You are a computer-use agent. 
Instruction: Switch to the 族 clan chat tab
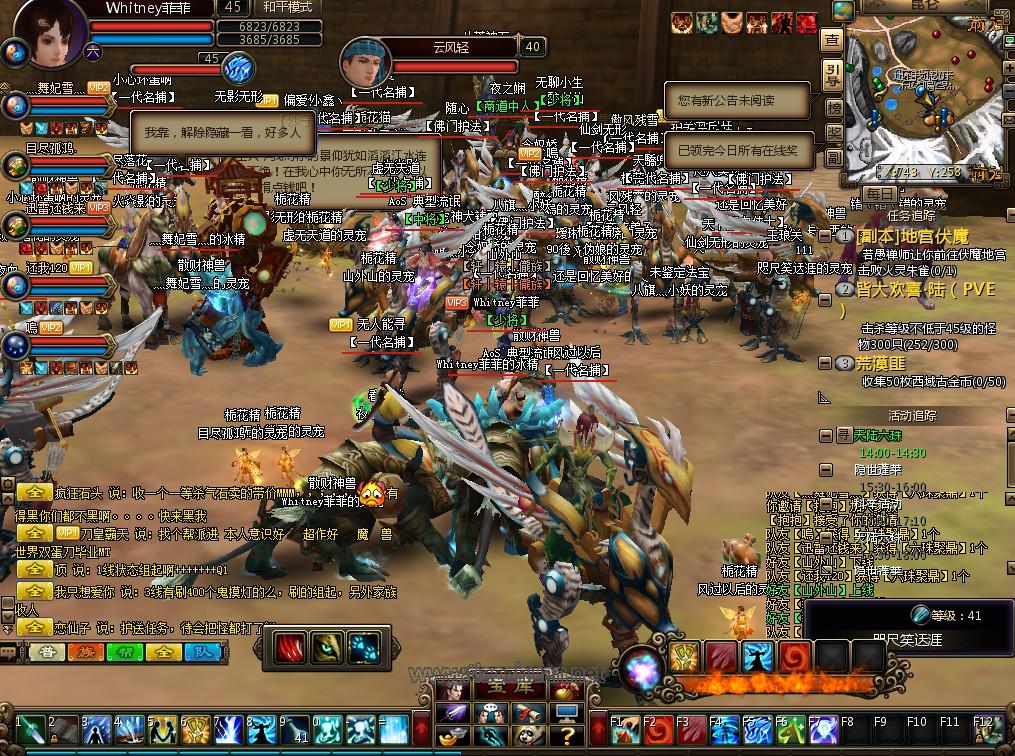tap(83, 652)
